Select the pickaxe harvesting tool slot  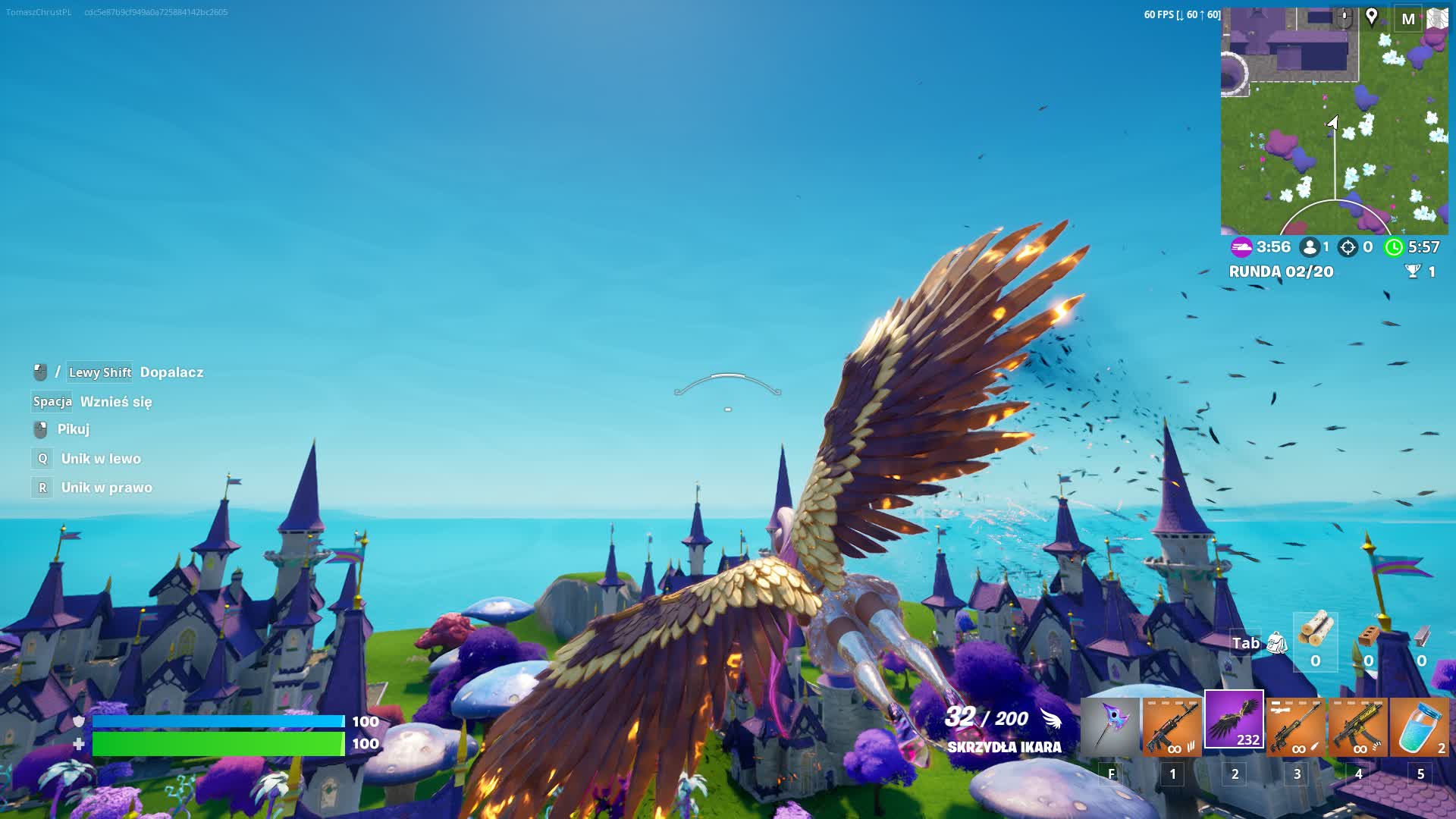click(x=1110, y=726)
